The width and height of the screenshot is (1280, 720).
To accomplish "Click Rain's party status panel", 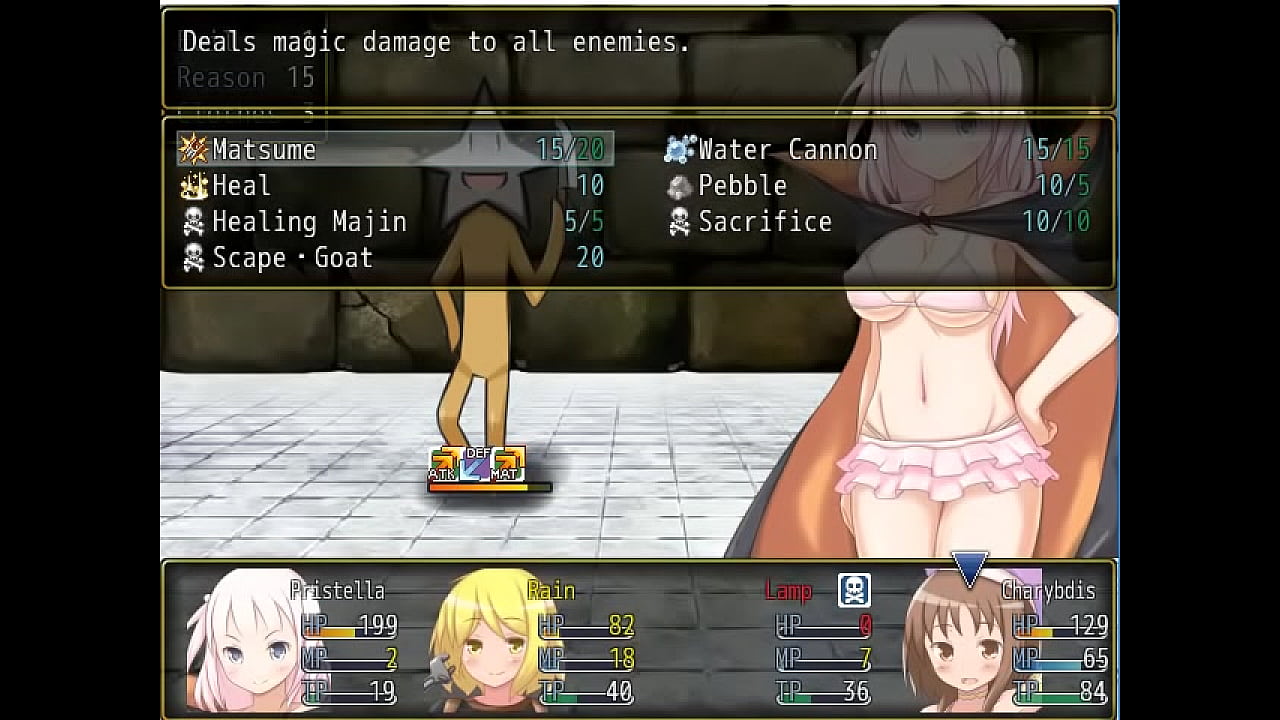I will (530, 640).
